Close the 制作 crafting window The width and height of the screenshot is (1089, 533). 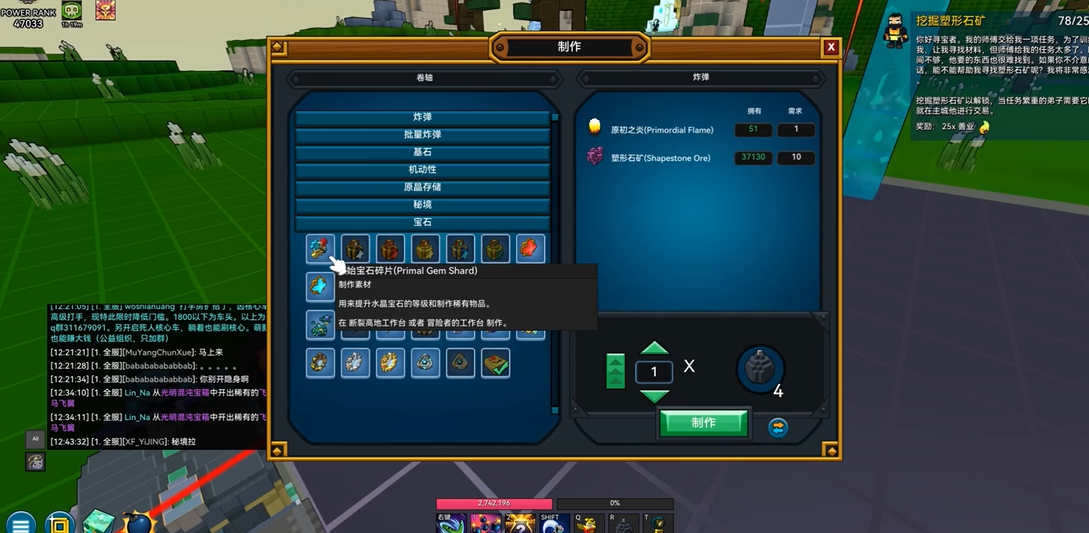831,47
